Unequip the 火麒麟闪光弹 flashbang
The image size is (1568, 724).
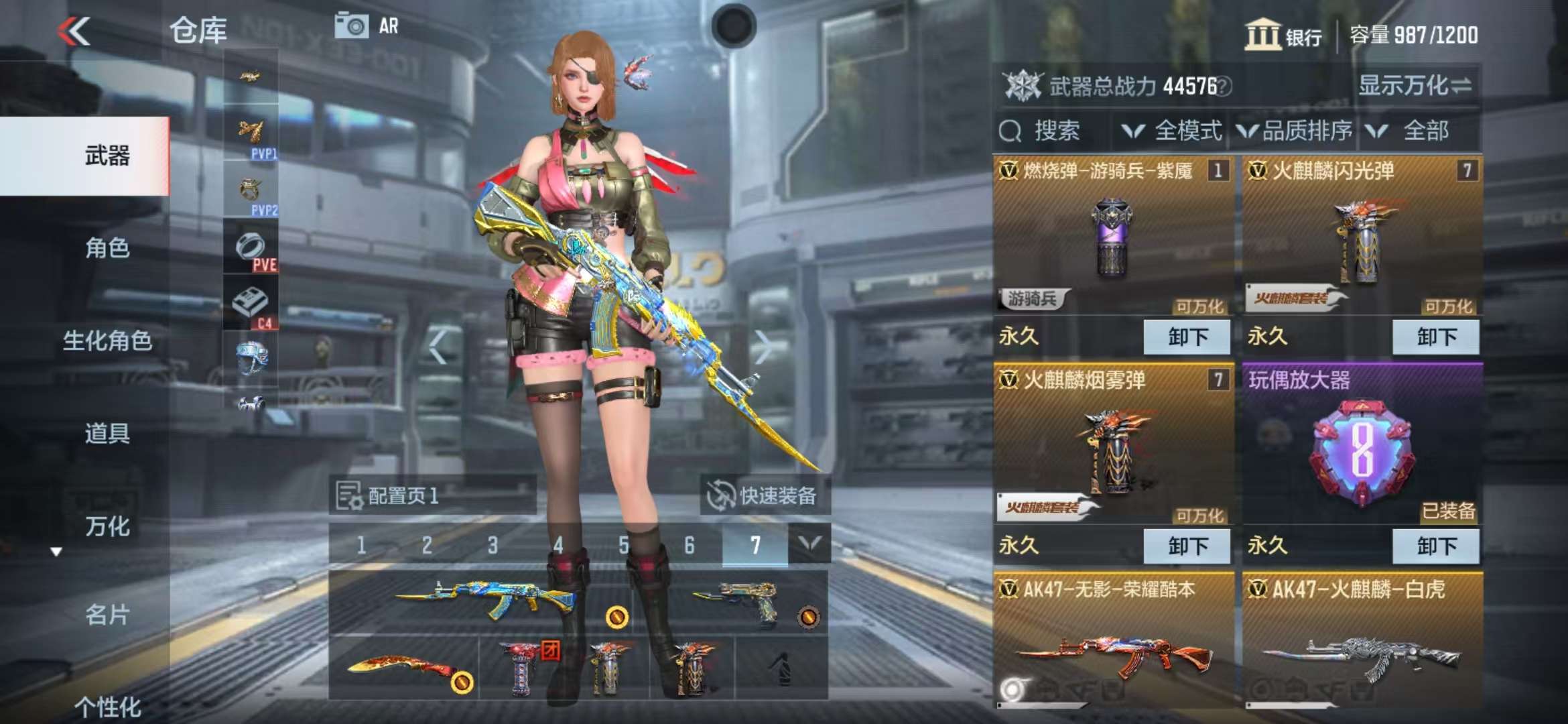point(1435,337)
